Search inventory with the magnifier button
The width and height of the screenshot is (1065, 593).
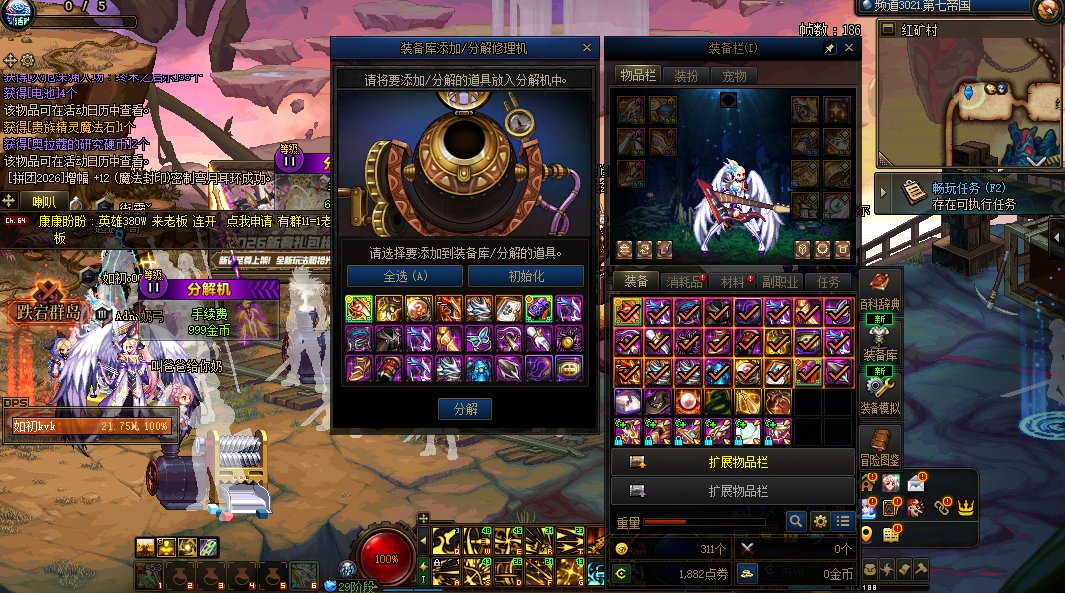tap(796, 521)
